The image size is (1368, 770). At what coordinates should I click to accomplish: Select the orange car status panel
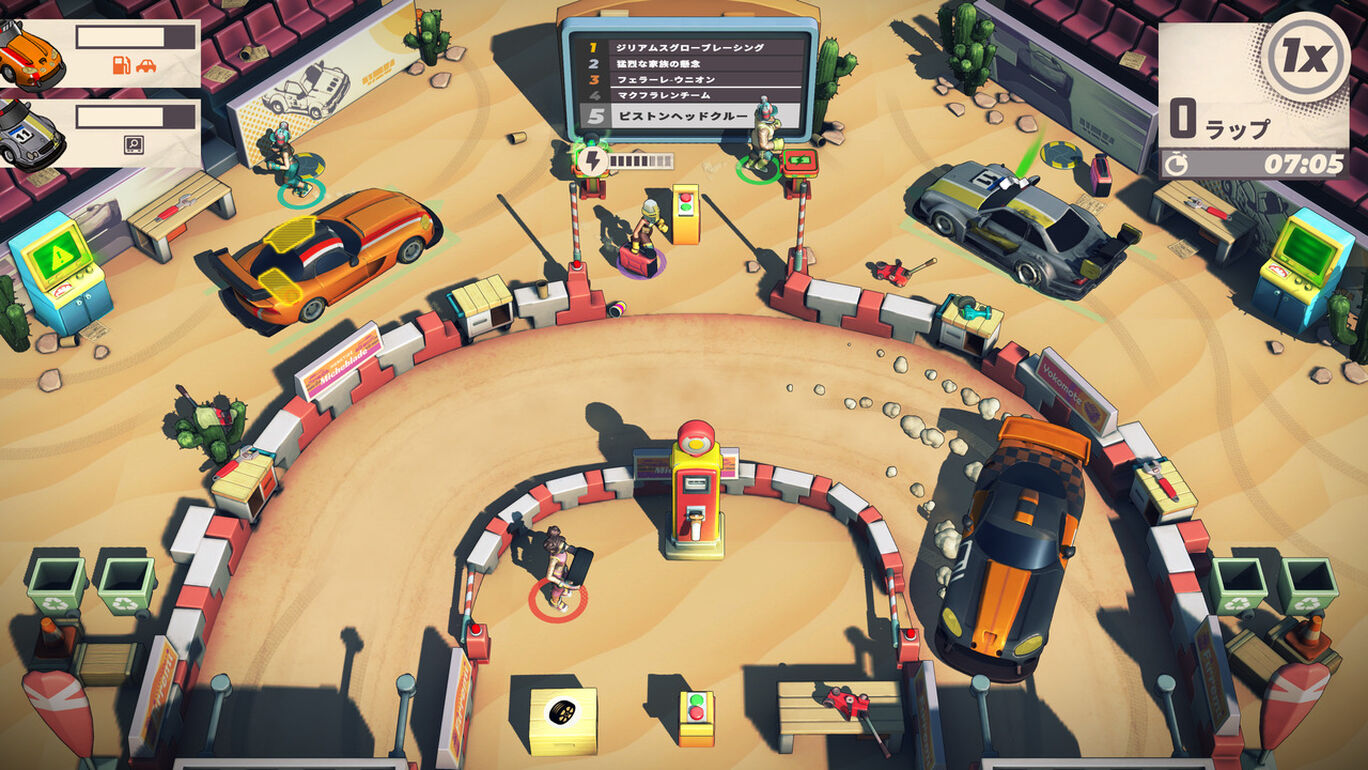click(100, 53)
